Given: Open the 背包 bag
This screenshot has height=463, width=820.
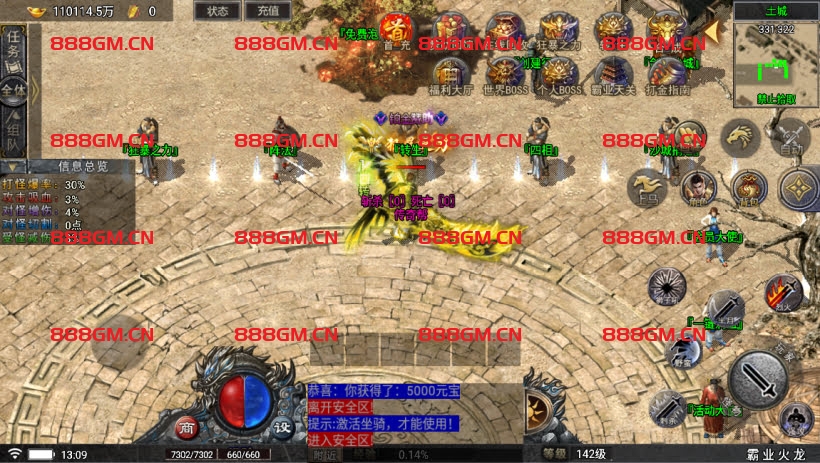Looking at the screenshot, I should (748, 186).
